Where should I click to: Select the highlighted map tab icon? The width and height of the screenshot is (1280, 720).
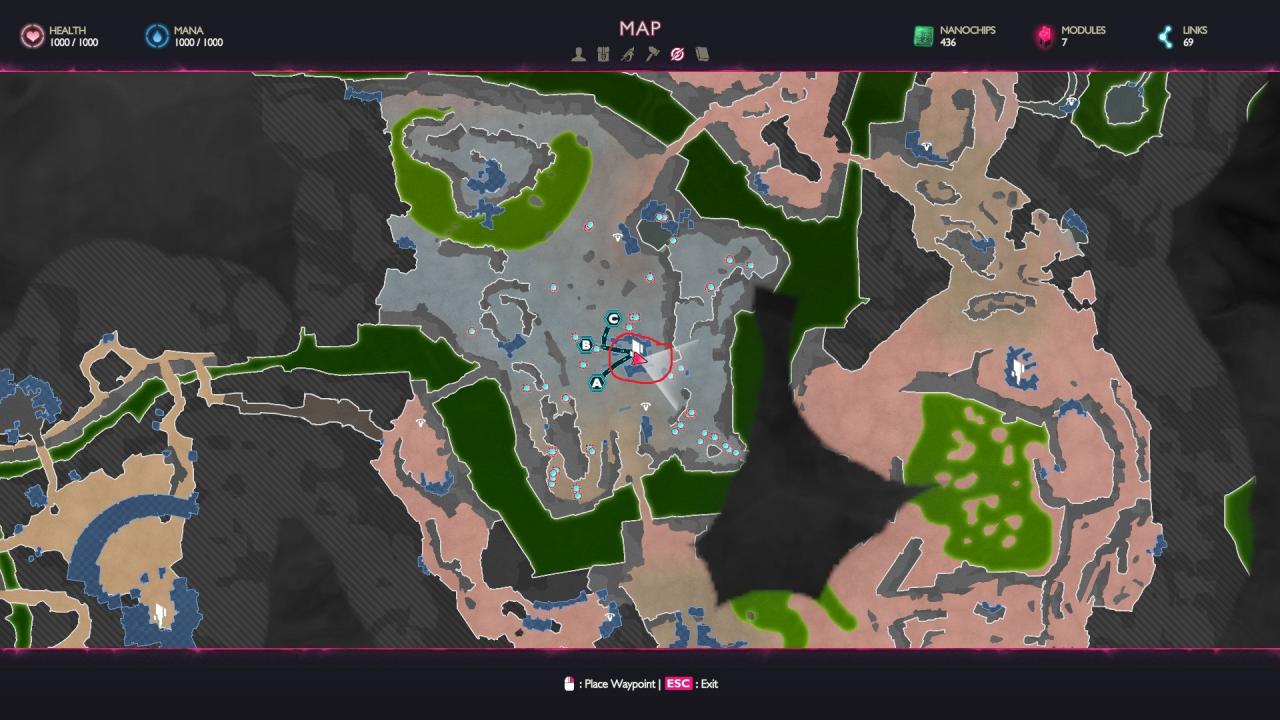[x=677, y=54]
